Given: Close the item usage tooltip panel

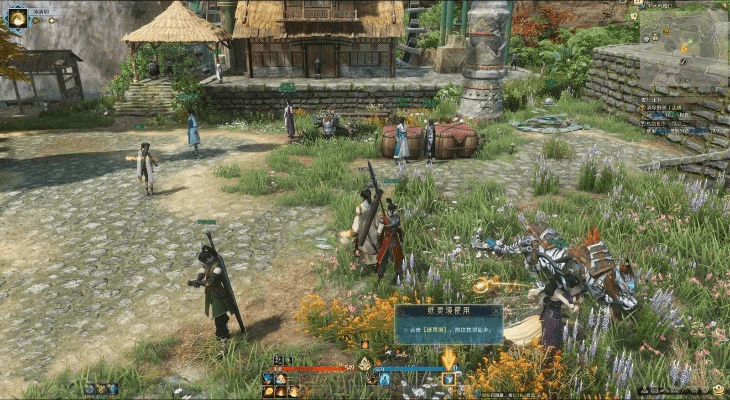Looking at the screenshot, I should [x=495, y=311].
